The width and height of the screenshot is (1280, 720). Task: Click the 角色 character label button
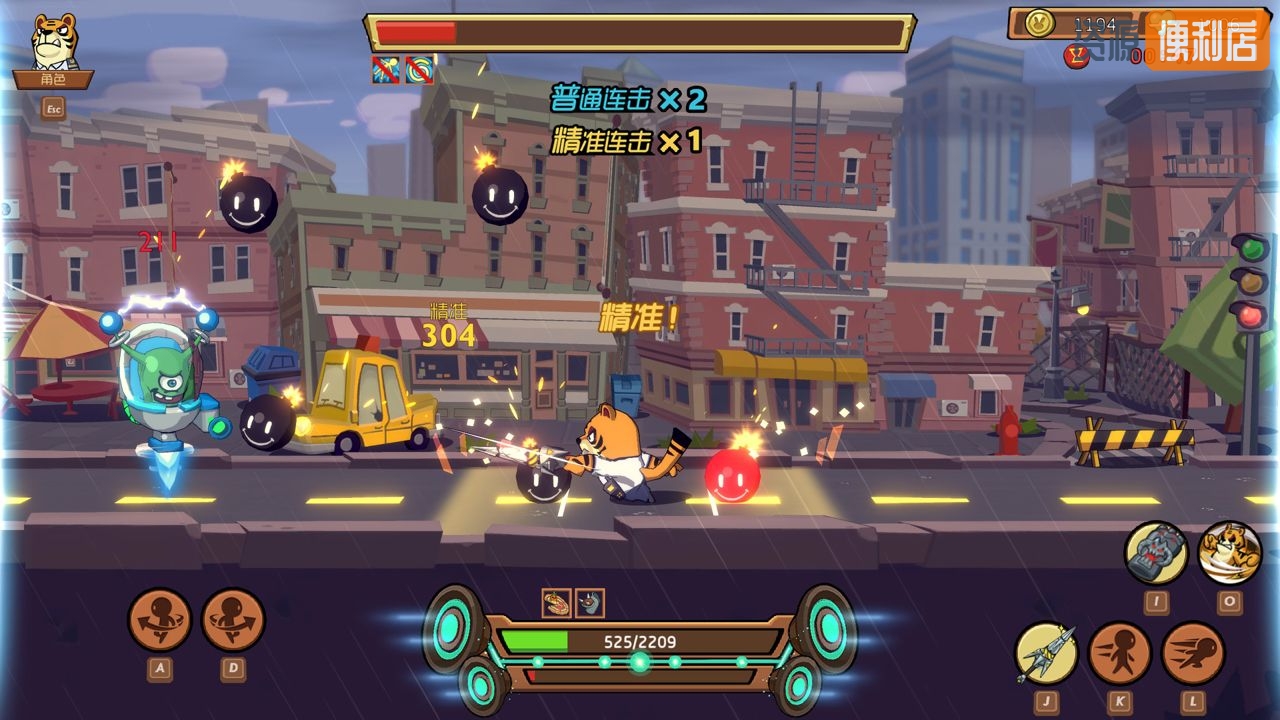[x=53, y=79]
